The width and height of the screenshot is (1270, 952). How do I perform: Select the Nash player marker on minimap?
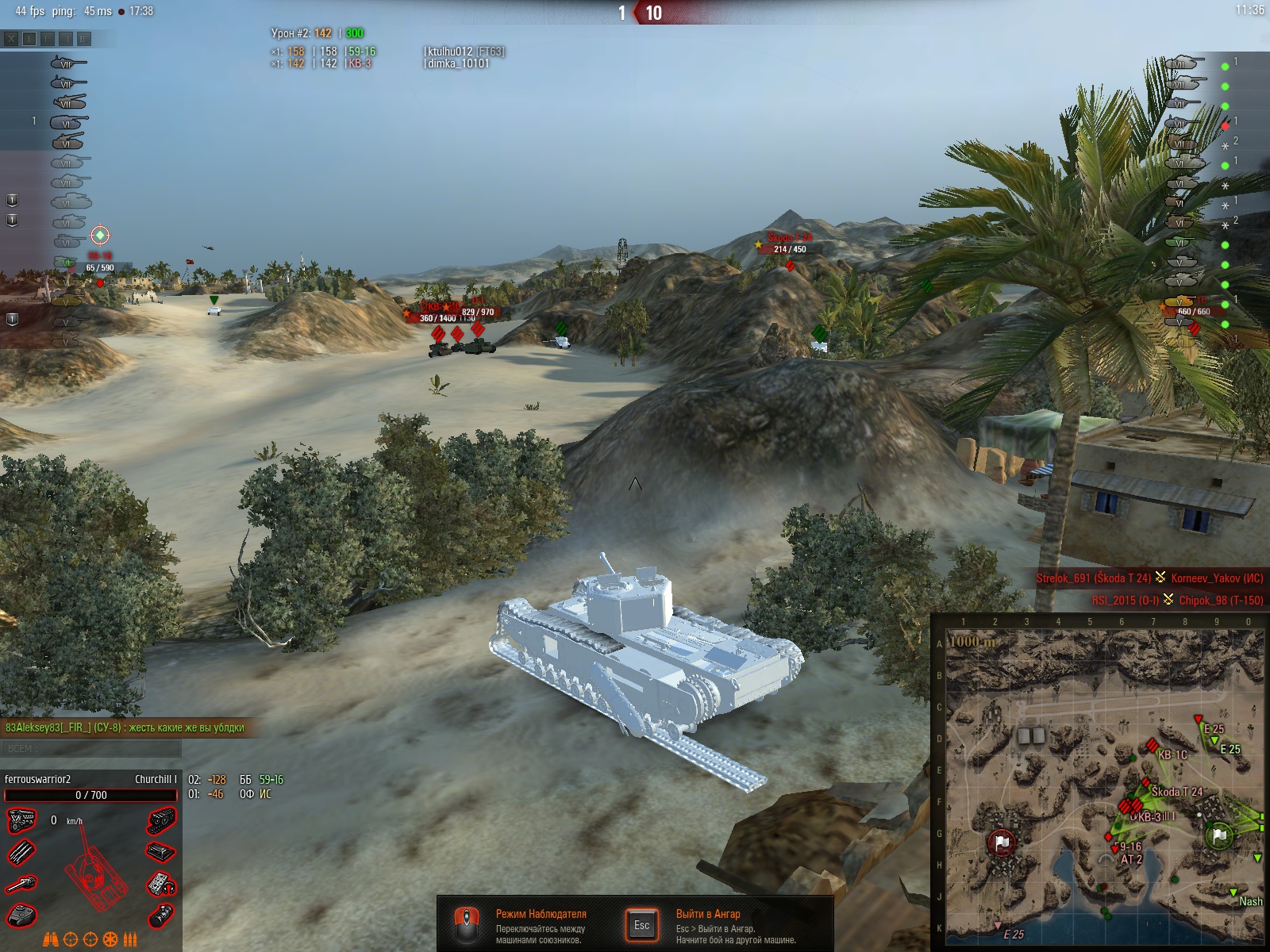click(x=1233, y=893)
